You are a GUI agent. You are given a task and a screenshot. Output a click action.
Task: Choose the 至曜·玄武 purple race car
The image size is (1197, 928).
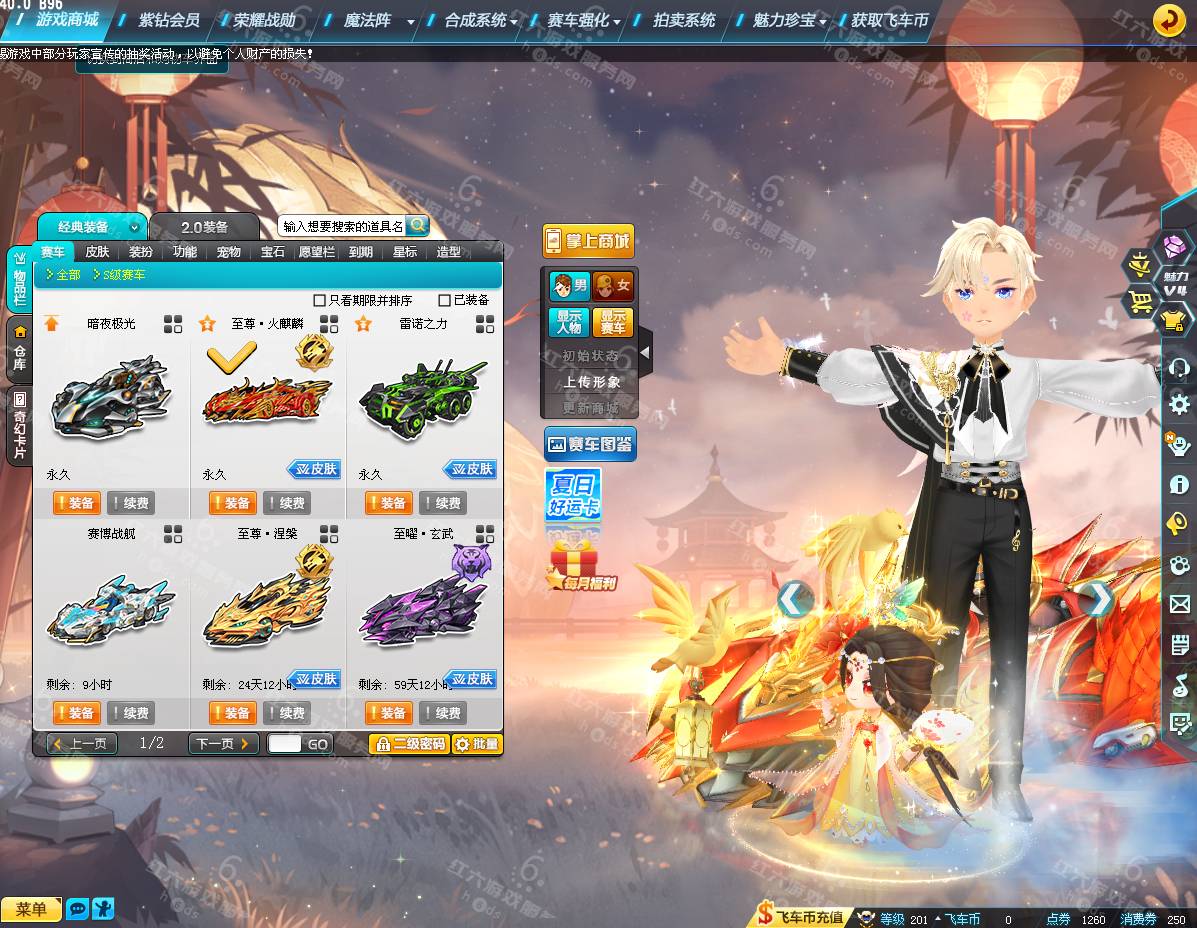422,608
